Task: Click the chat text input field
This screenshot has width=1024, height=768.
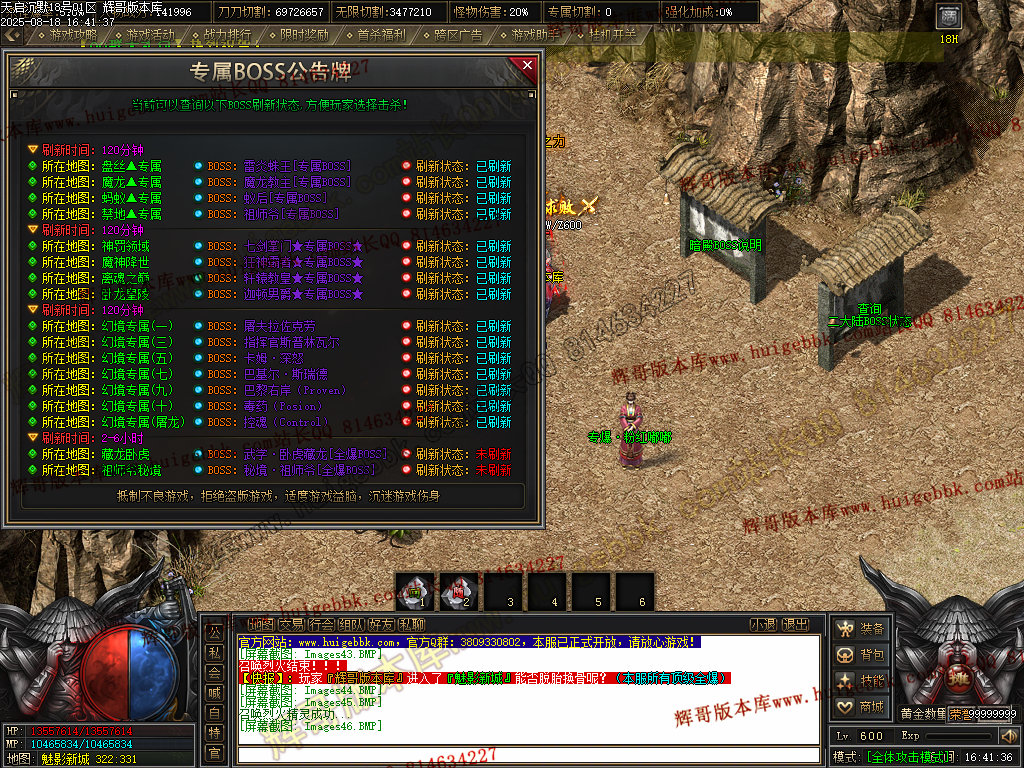Action: (x=530, y=755)
